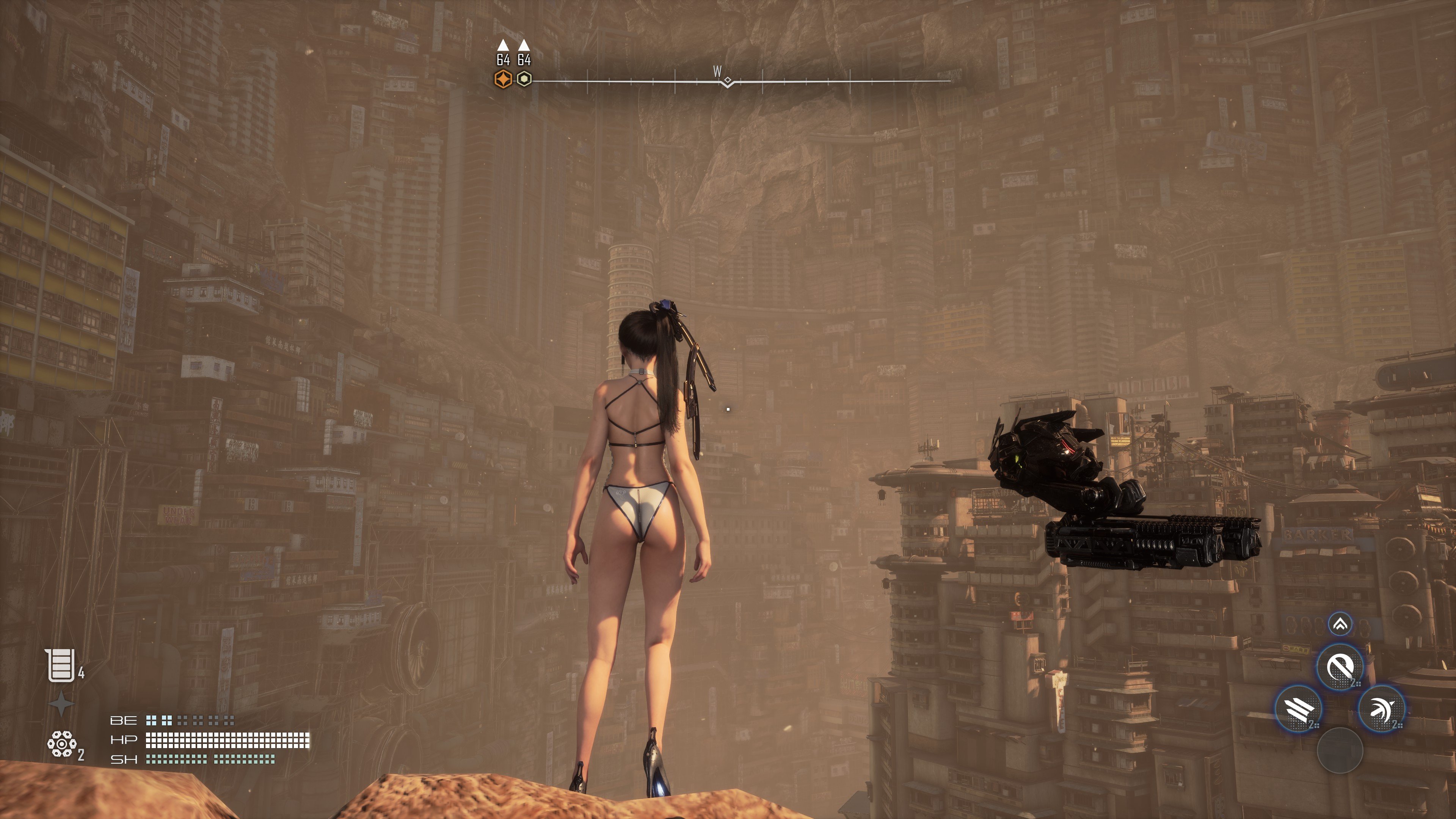Click the empty bottom skill slot

(1340, 750)
